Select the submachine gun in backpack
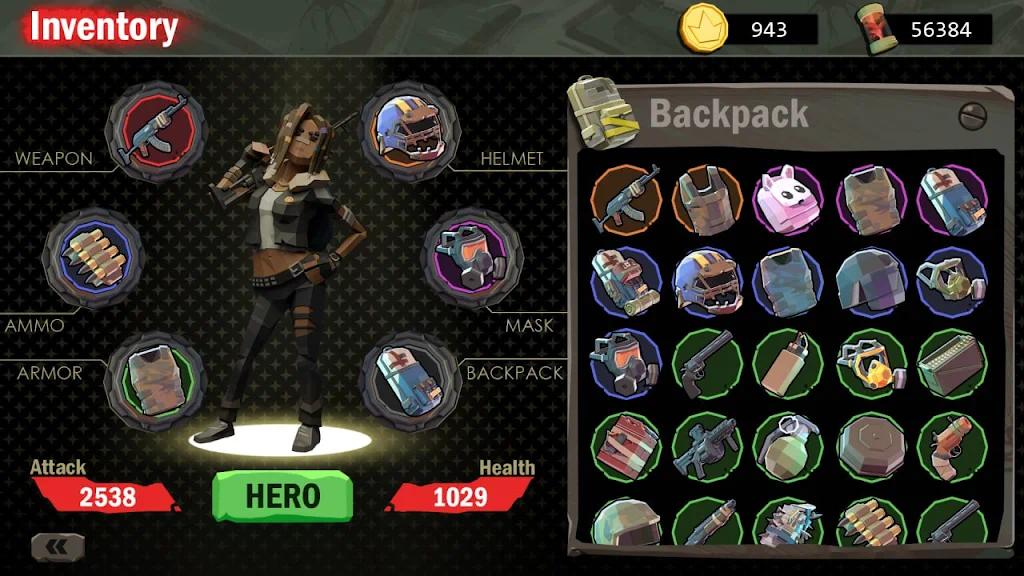Image resolution: width=1024 pixels, height=576 pixels. (706, 446)
